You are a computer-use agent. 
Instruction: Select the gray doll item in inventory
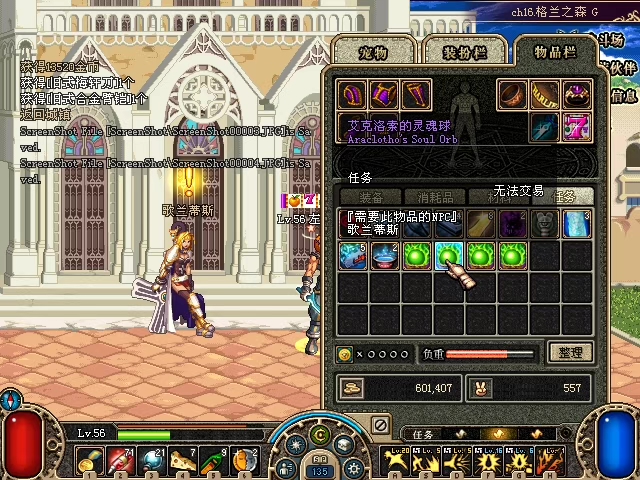[545, 223]
